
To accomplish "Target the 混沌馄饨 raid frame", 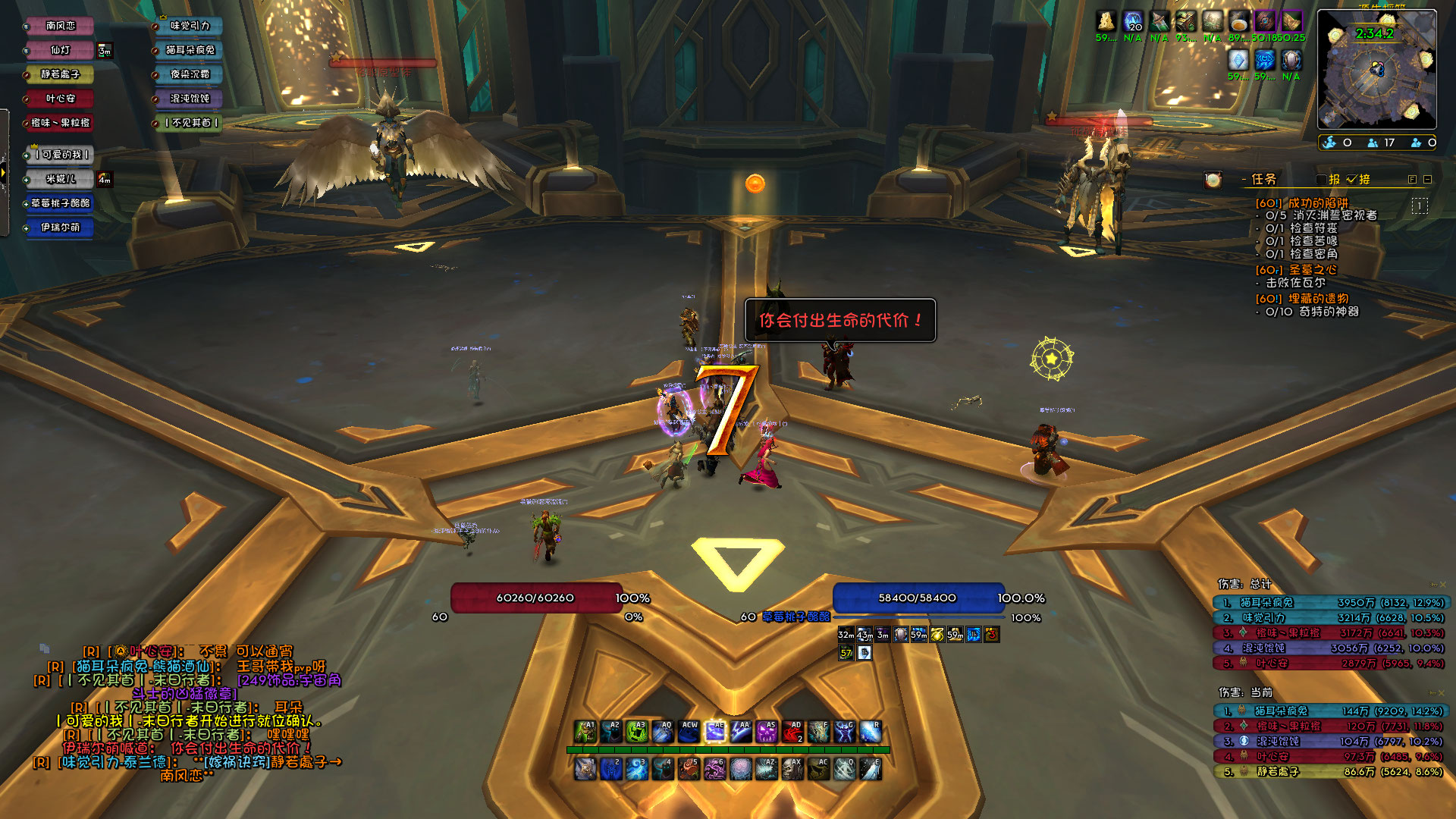I will (x=190, y=99).
